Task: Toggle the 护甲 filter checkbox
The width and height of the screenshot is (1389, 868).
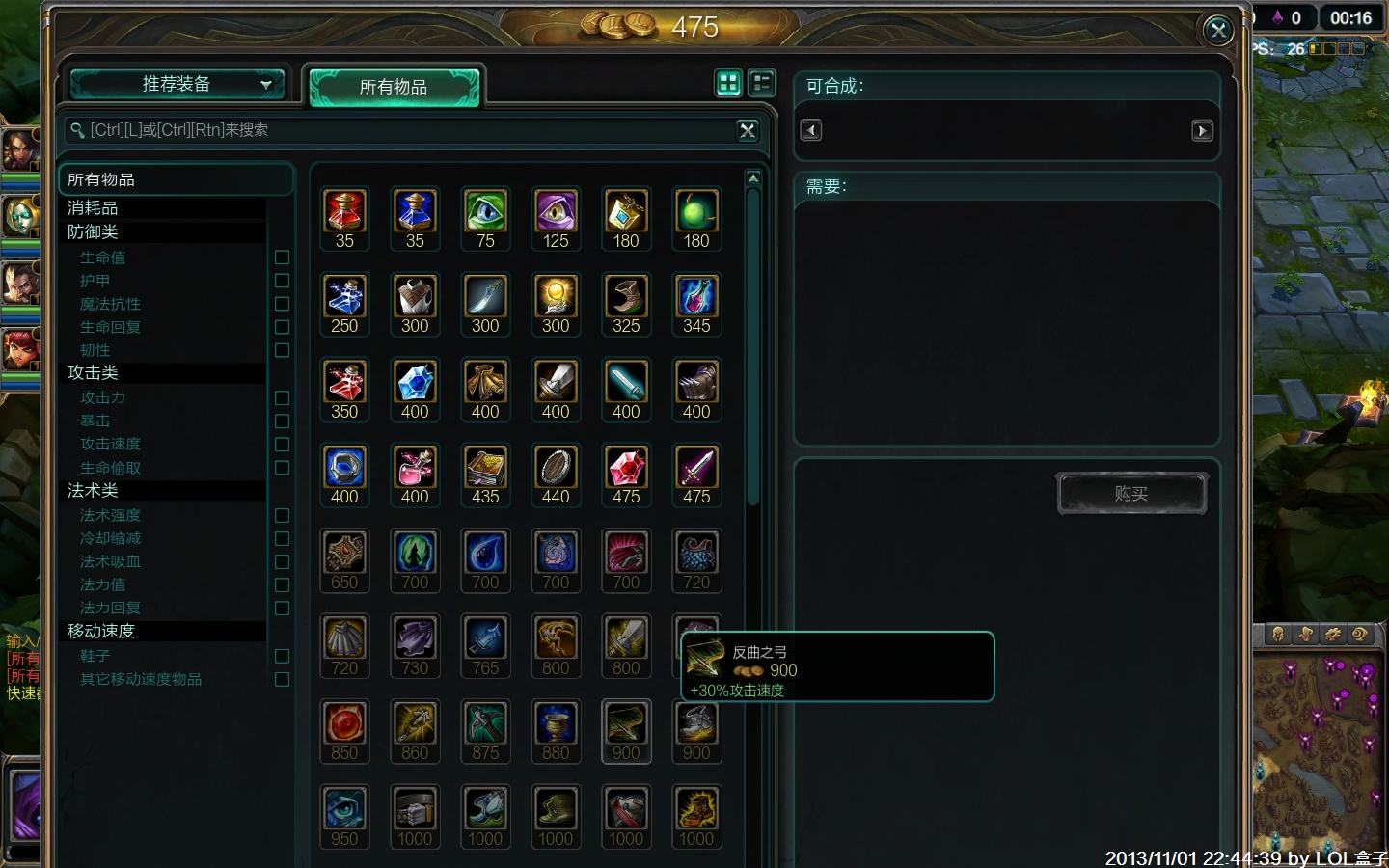Action: pyautogui.click(x=282, y=281)
